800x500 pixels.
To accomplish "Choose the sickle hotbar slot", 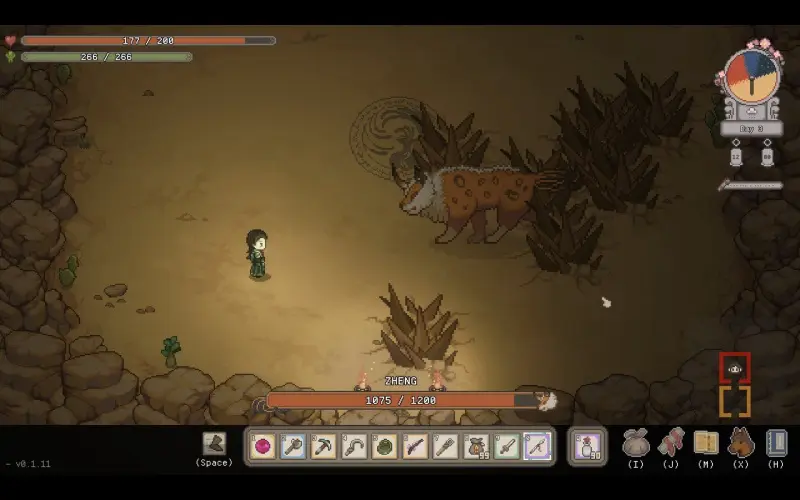I will (x=354, y=446).
